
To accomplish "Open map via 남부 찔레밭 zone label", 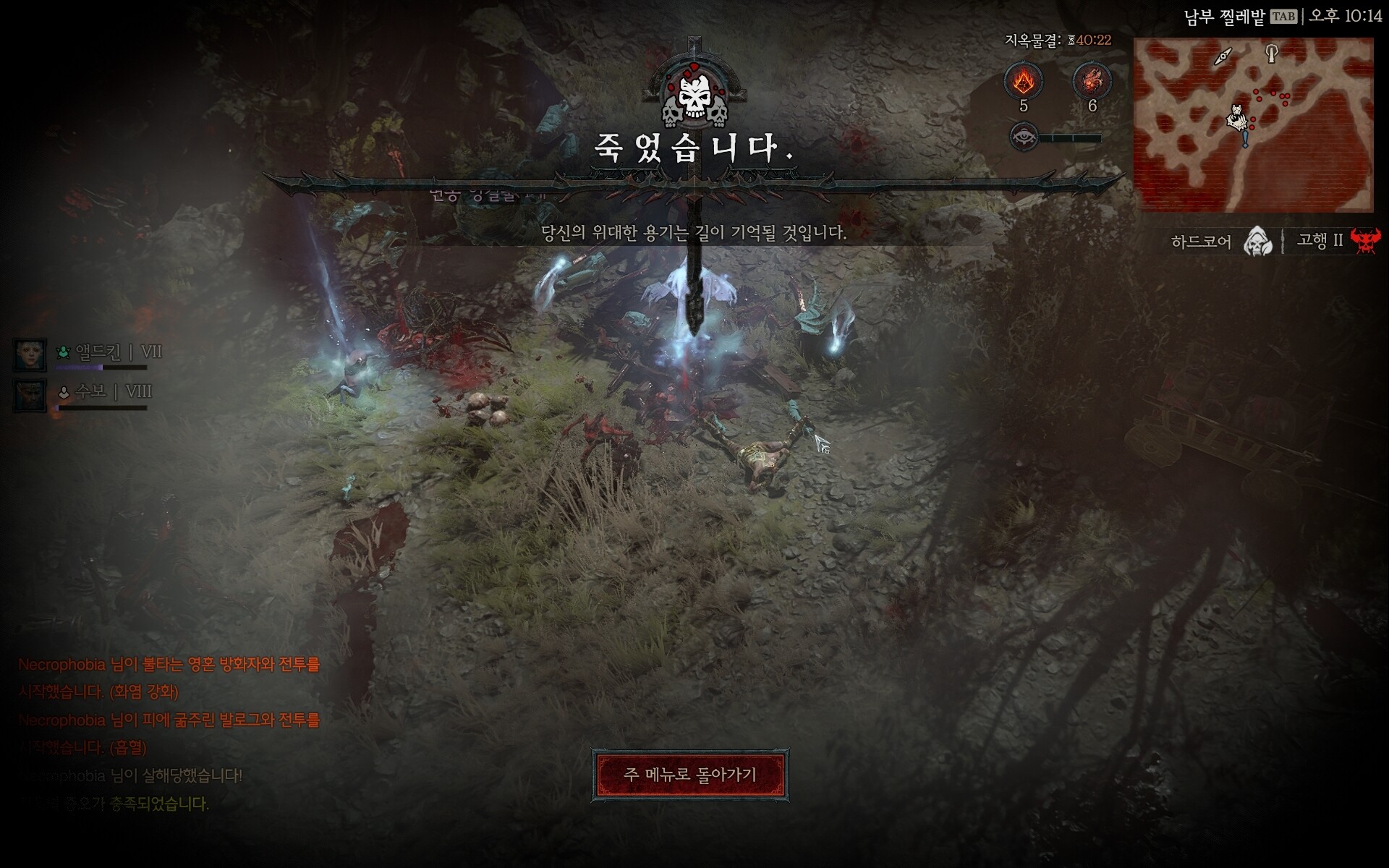I will click(x=1224, y=17).
